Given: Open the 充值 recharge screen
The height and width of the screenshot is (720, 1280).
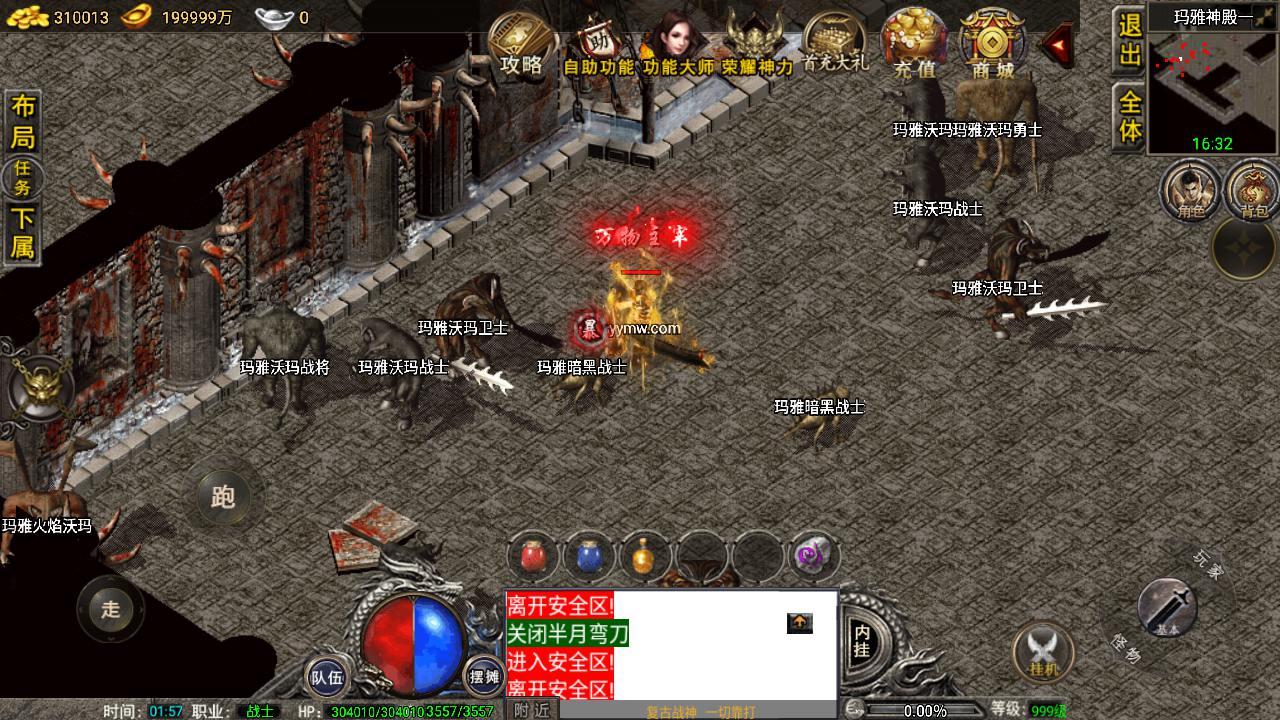Looking at the screenshot, I should click(x=914, y=46).
